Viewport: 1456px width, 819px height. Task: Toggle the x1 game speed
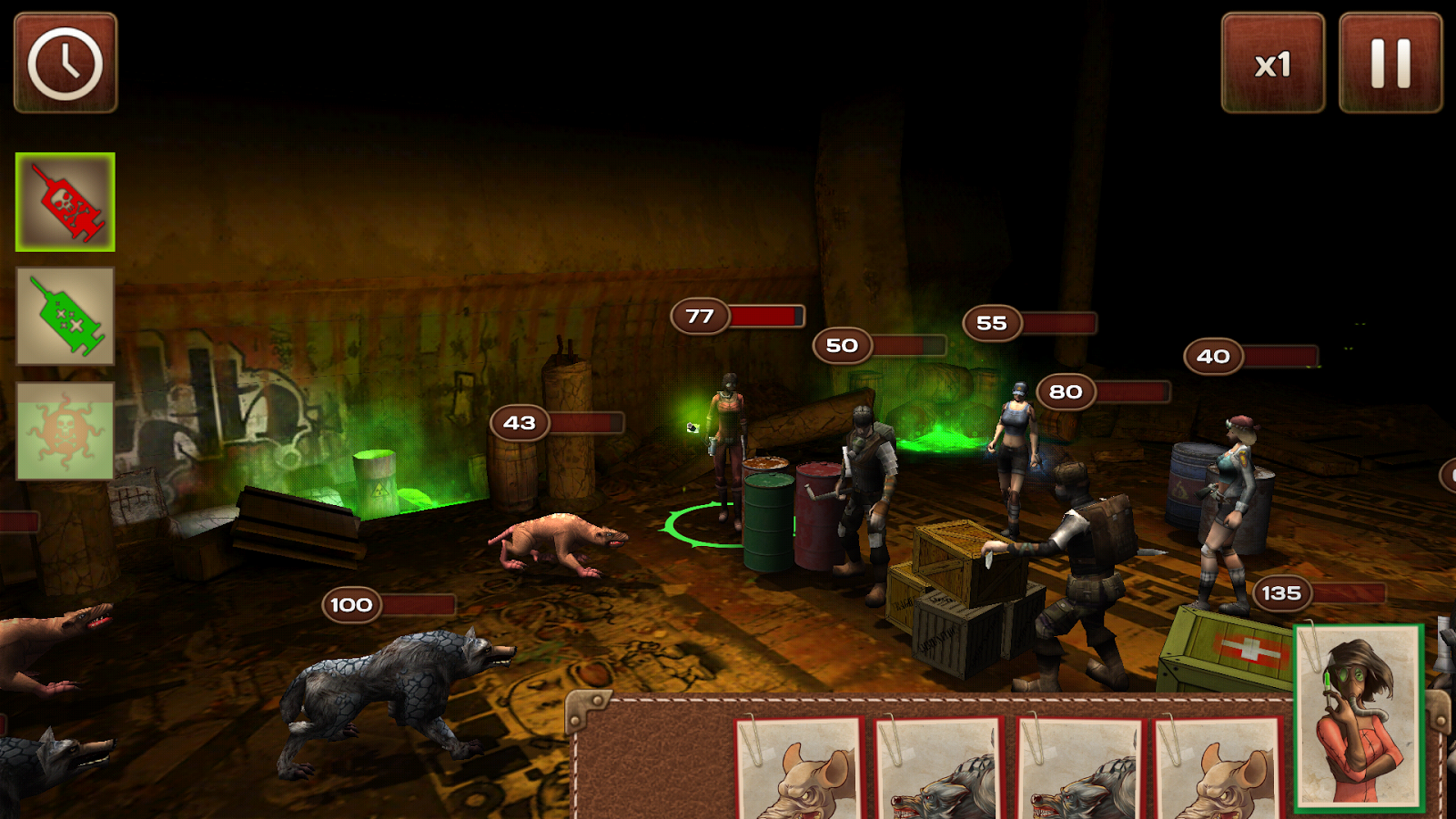1271,64
